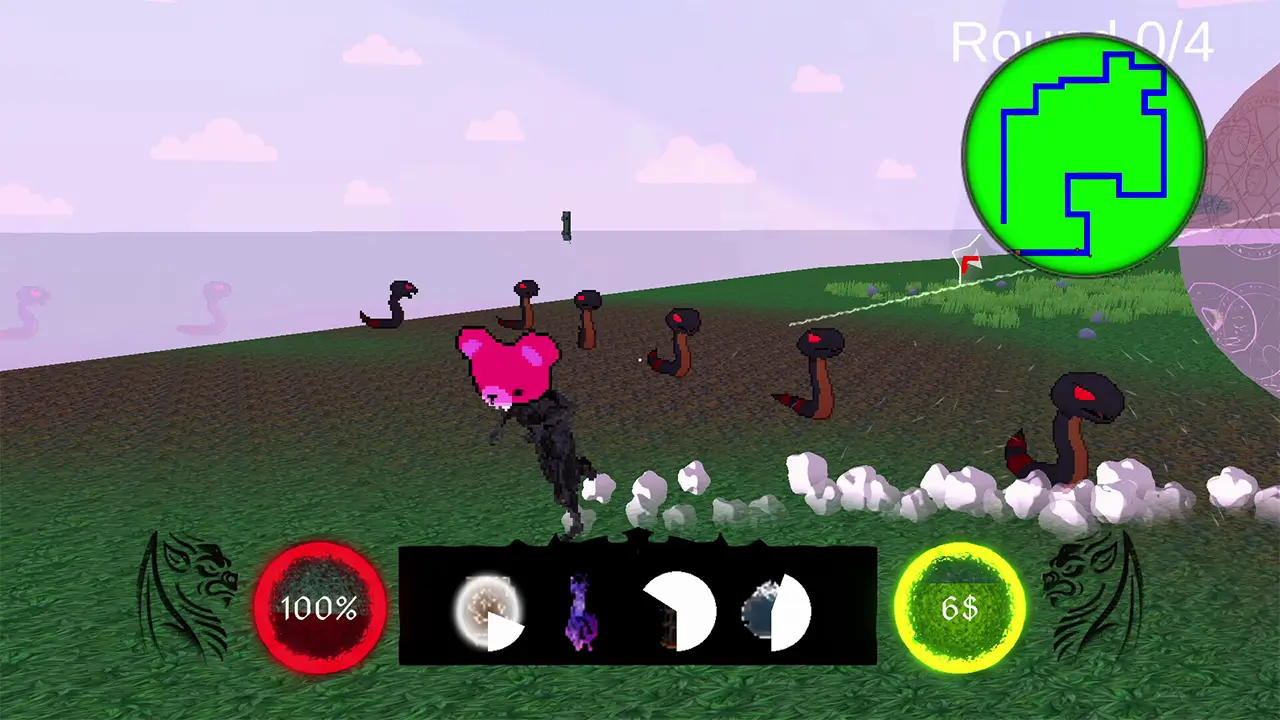Click the green circular minimap

click(1085, 156)
